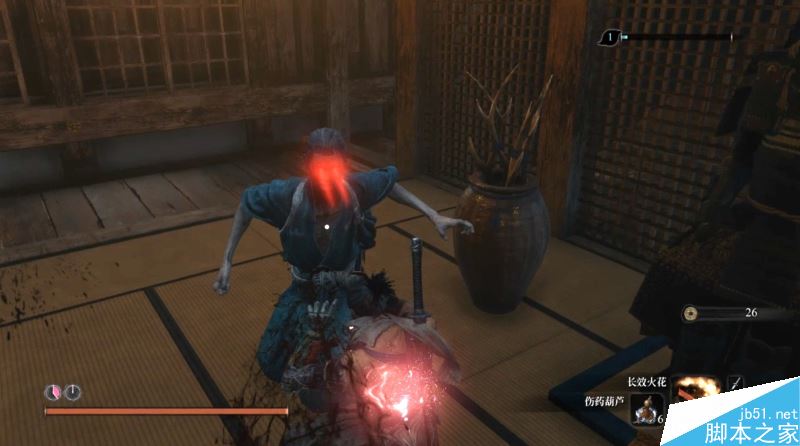
Task: Click the pink resurrection node icon
Action: point(52,393)
